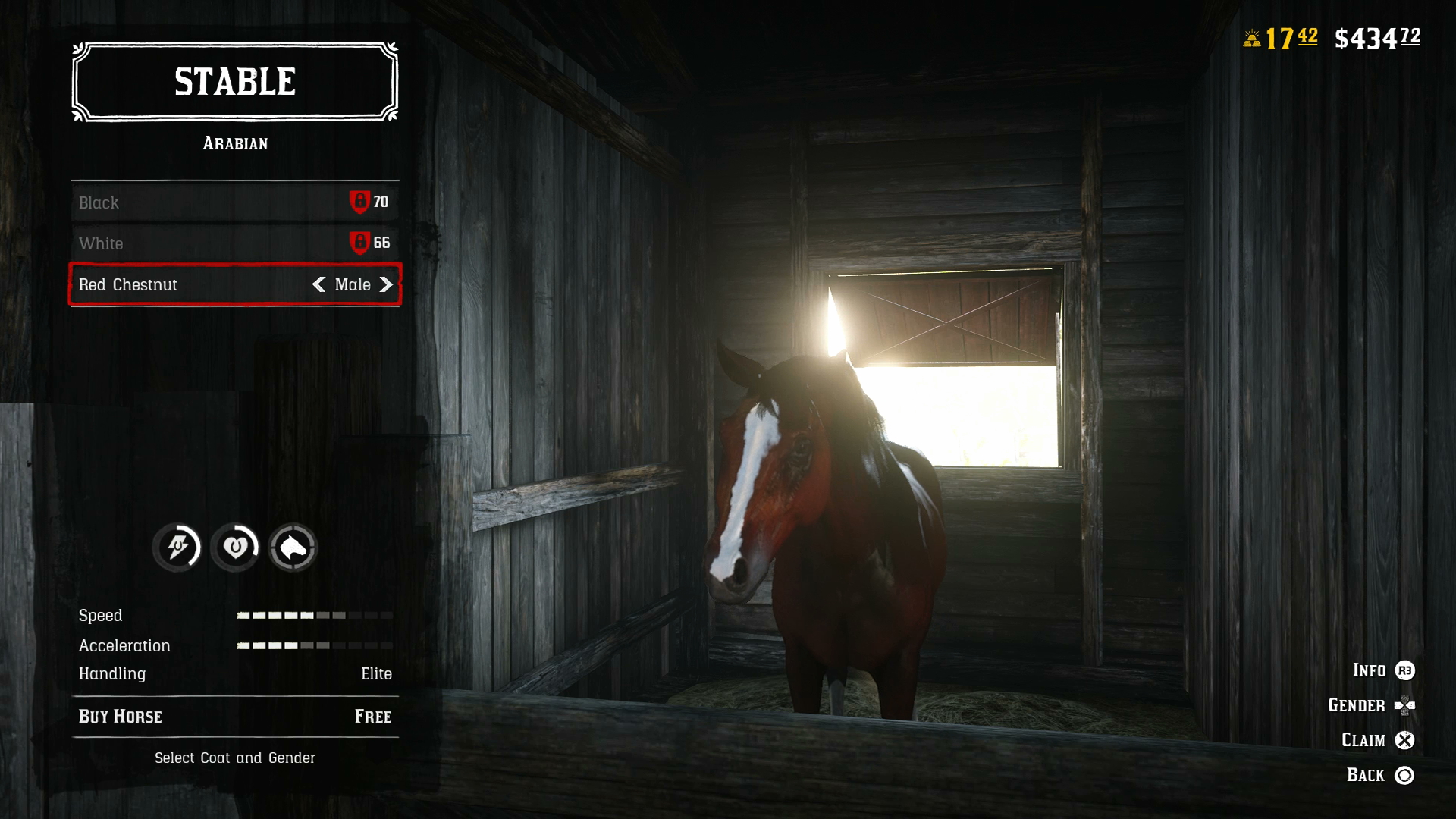This screenshot has height=819, width=1456.
Task: Select the stamina heart horseshoe icon
Action: coord(235,546)
